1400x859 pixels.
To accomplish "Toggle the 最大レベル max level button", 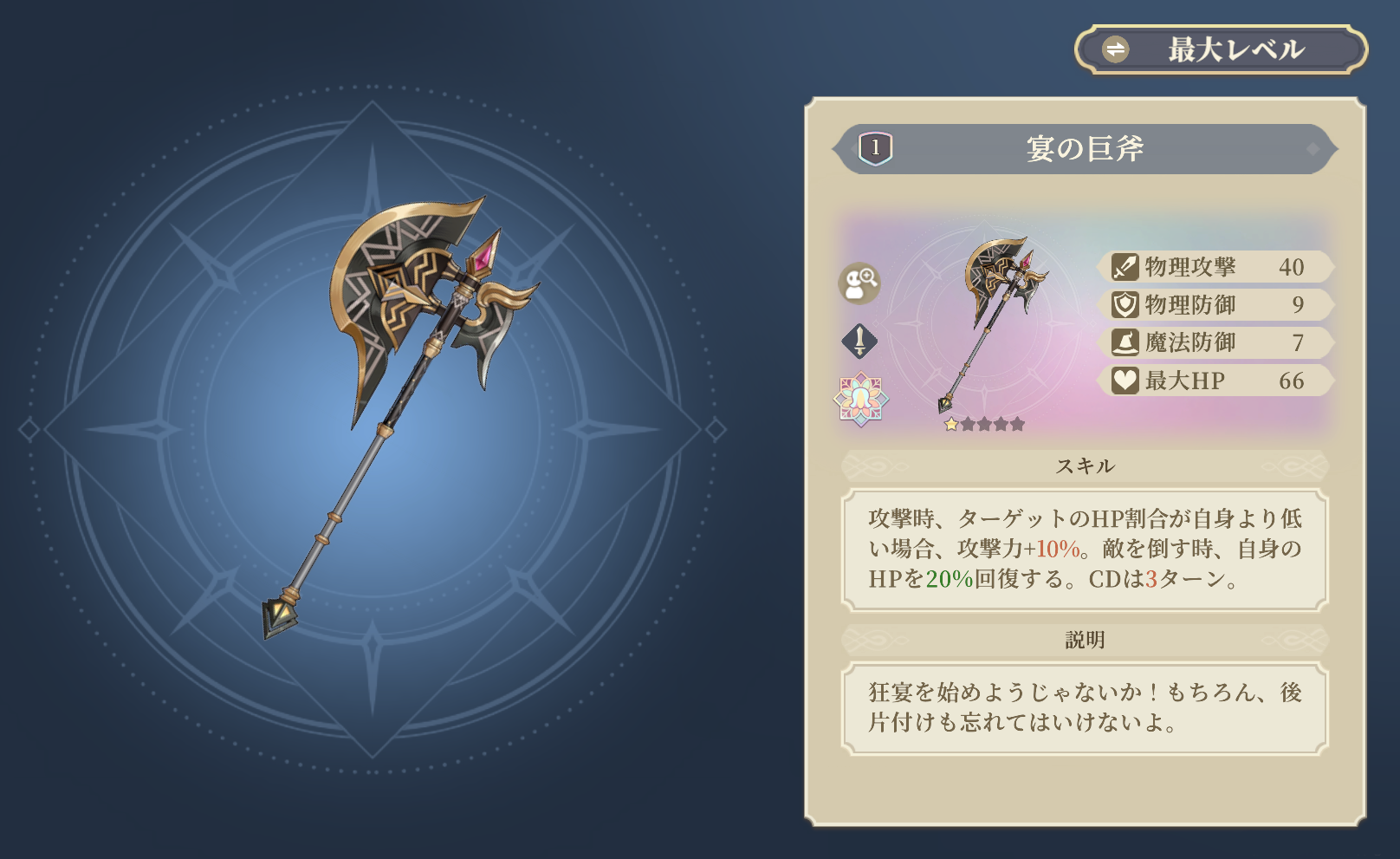I will (1220, 49).
